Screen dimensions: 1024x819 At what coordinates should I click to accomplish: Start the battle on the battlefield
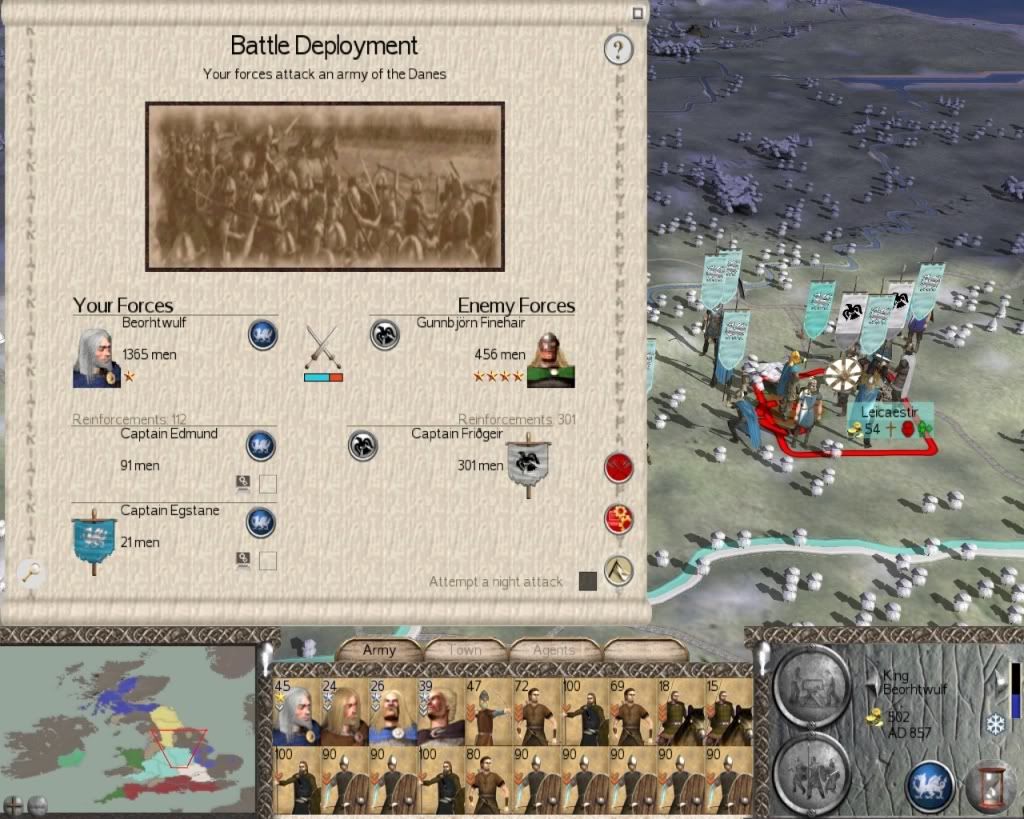619,467
